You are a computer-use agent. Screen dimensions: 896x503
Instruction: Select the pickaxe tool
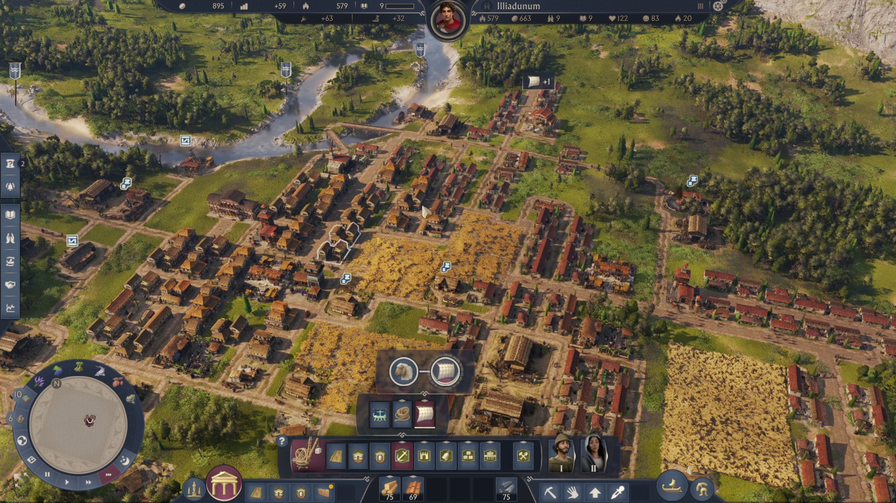click(x=550, y=492)
